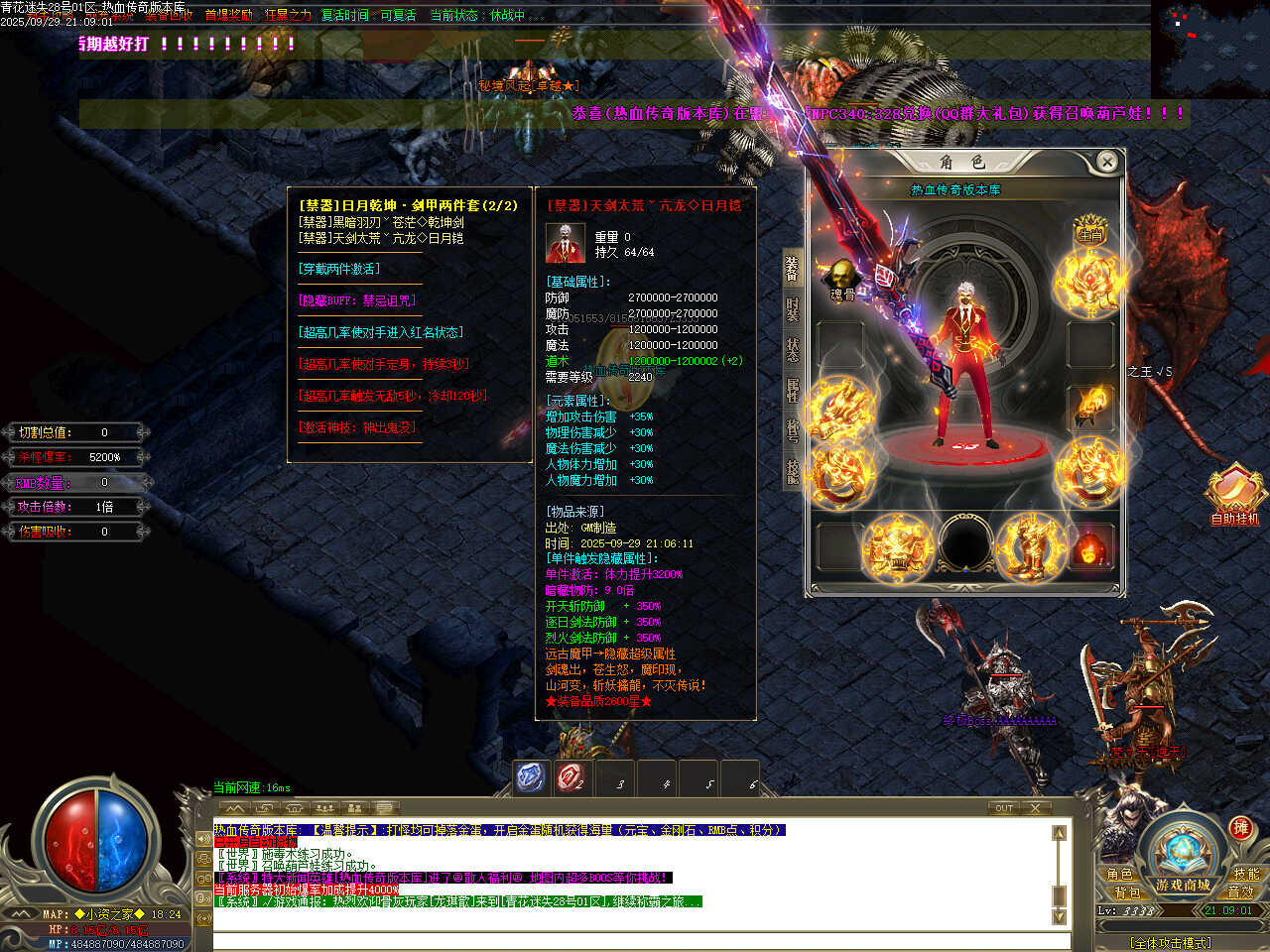The image size is (1270, 952).
Task: Switch to the 时装 fashion tab
Action: [x=793, y=309]
